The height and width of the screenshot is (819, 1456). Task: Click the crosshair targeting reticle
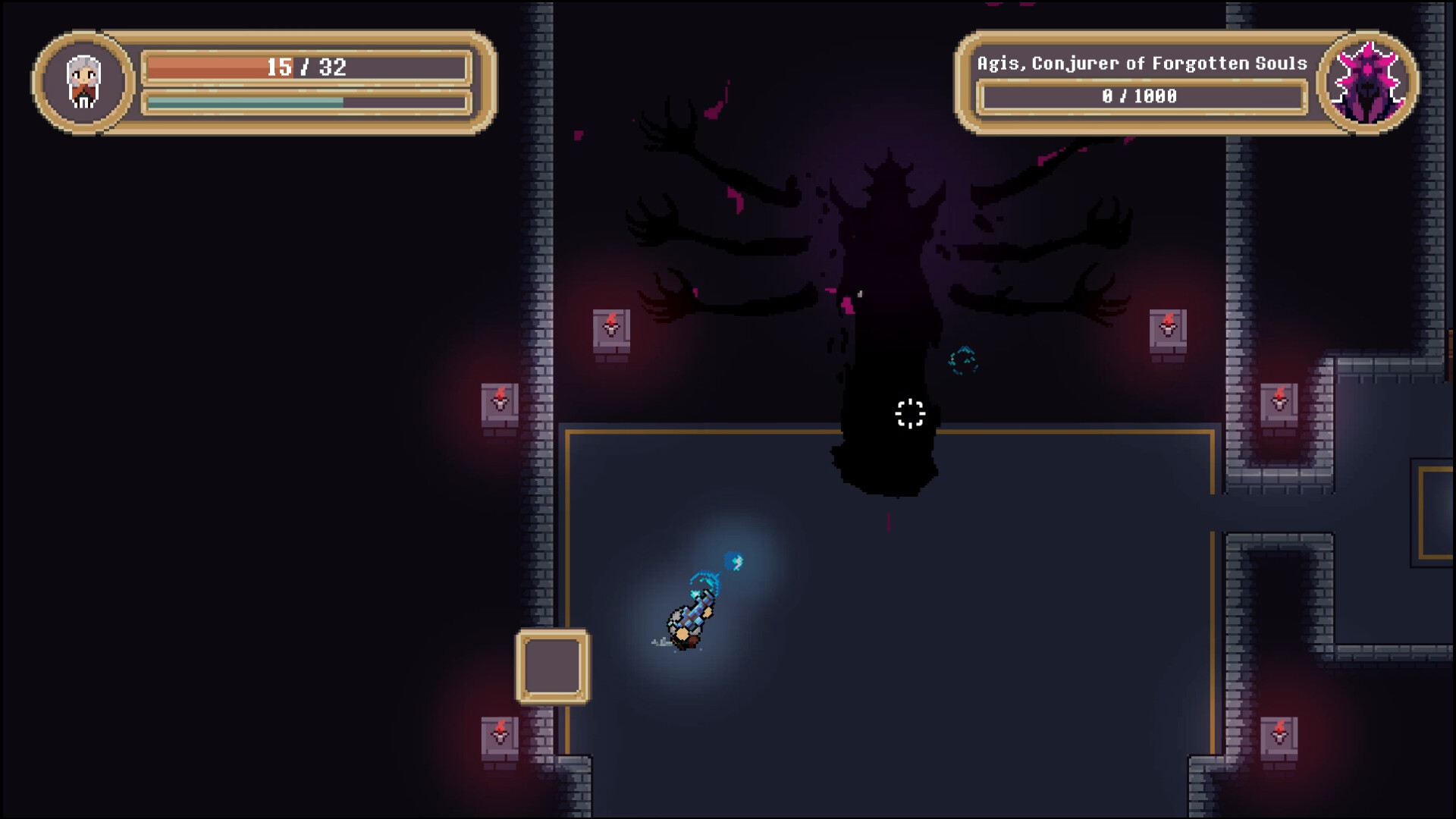[908, 413]
